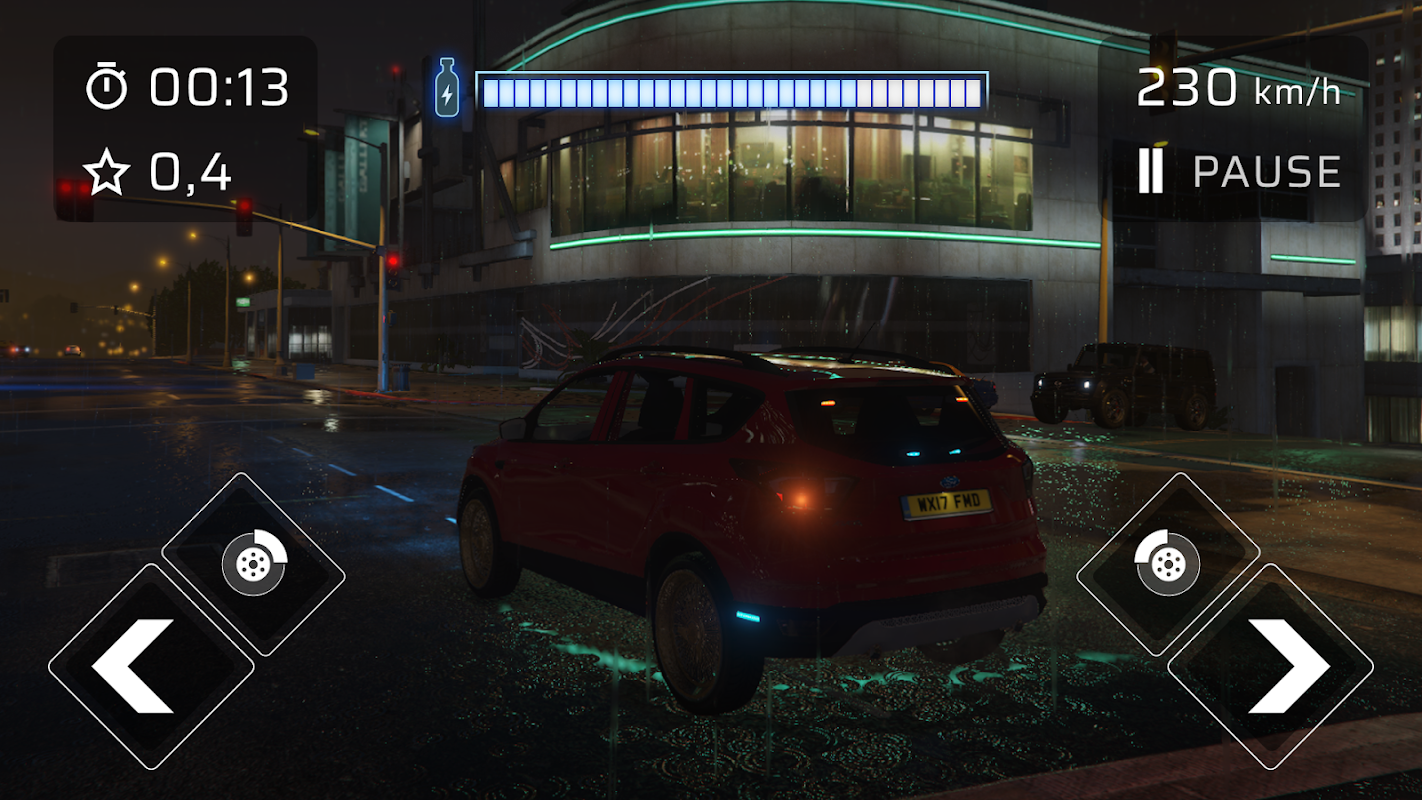Pause the game
The height and width of the screenshot is (800, 1422).
click(x=1240, y=172)
